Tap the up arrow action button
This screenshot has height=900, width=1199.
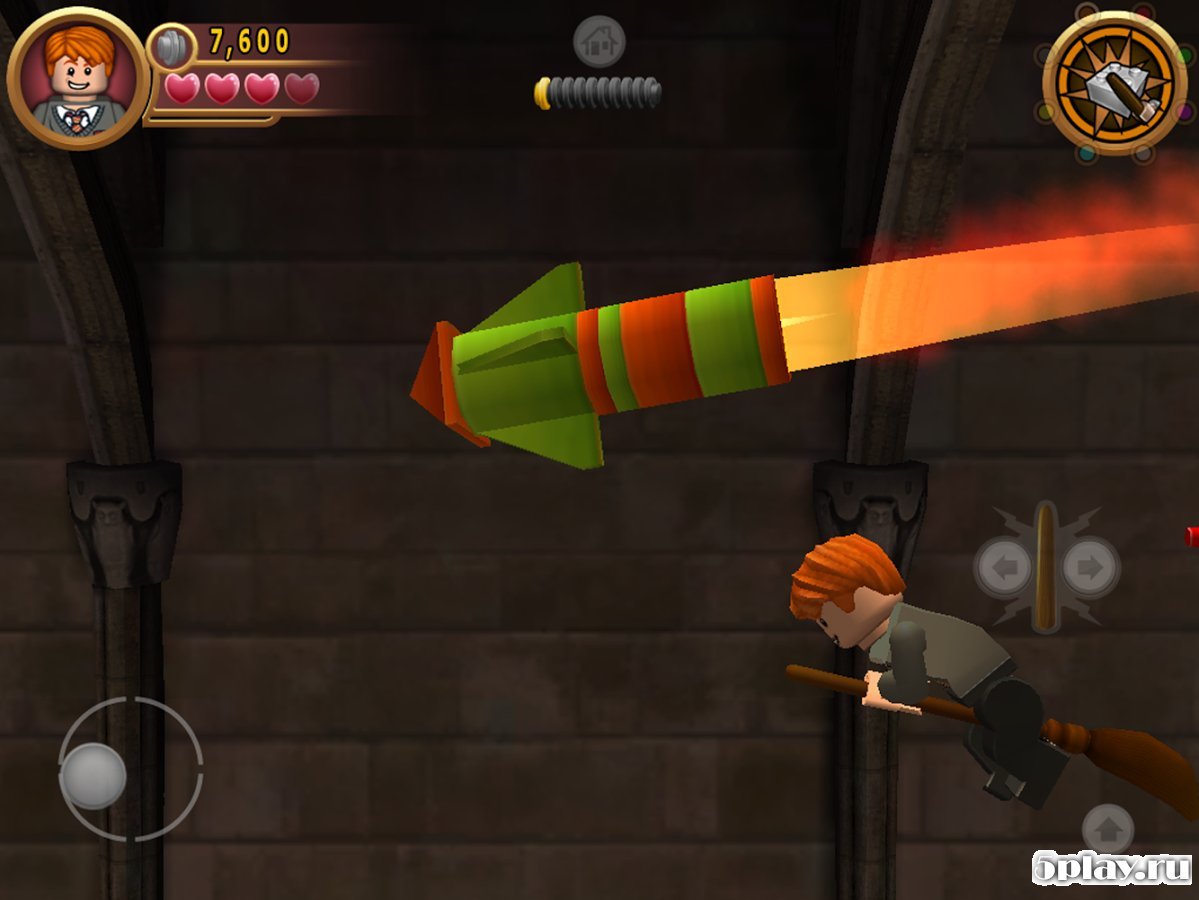[1108, 829]
